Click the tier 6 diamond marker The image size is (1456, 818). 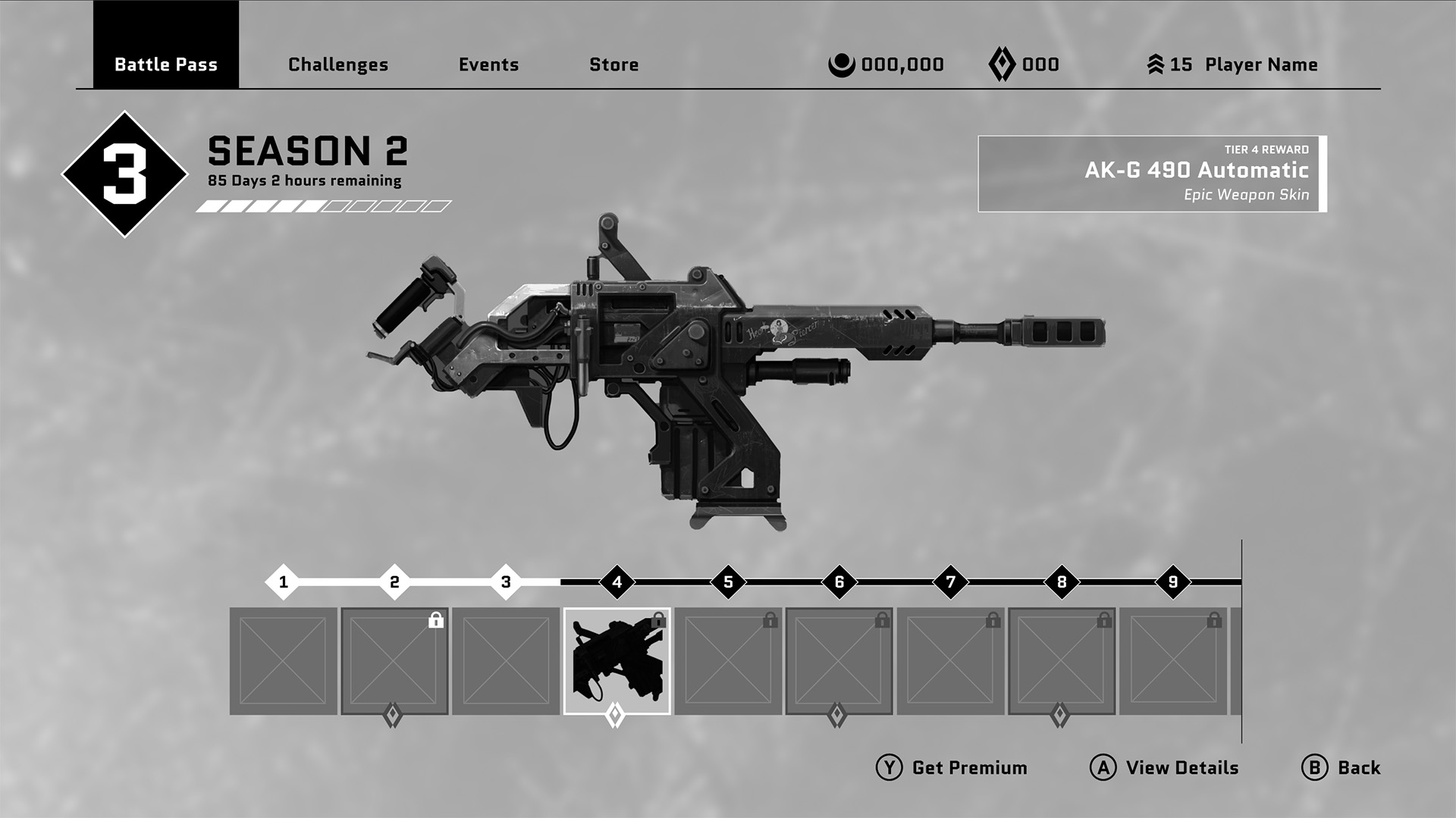(839, 582)
